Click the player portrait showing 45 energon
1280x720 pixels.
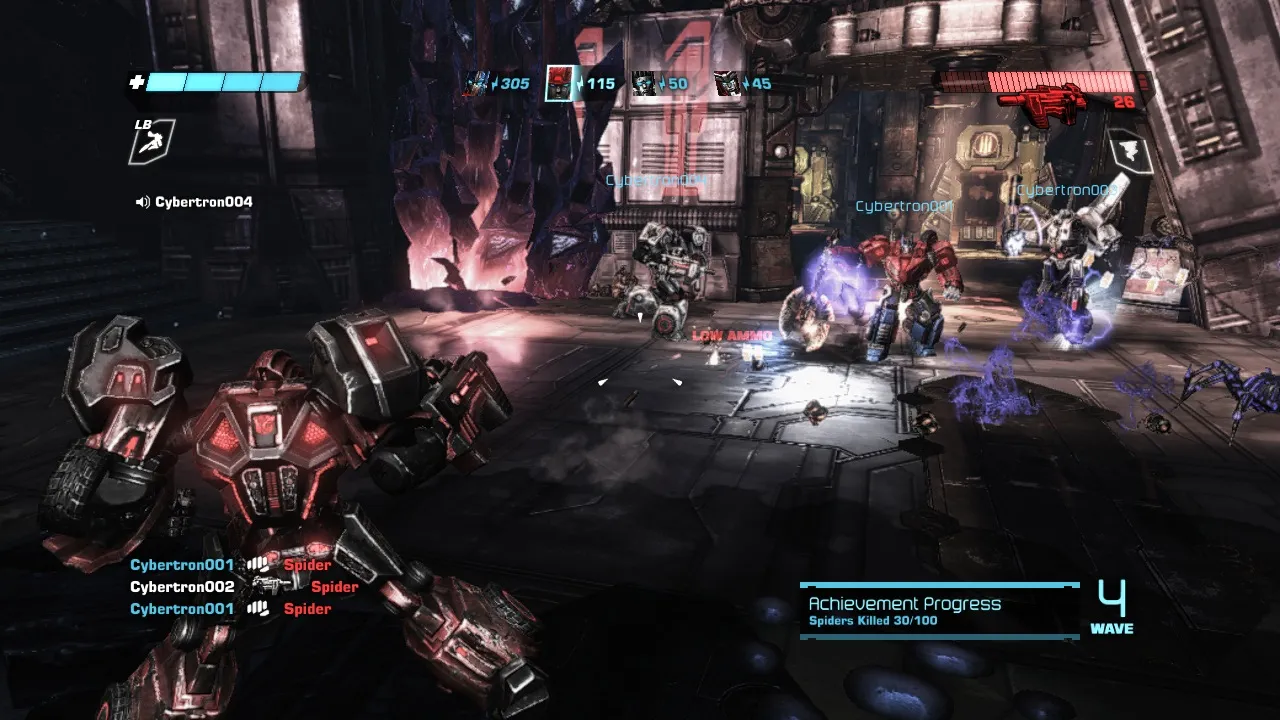tap(727, 84)
